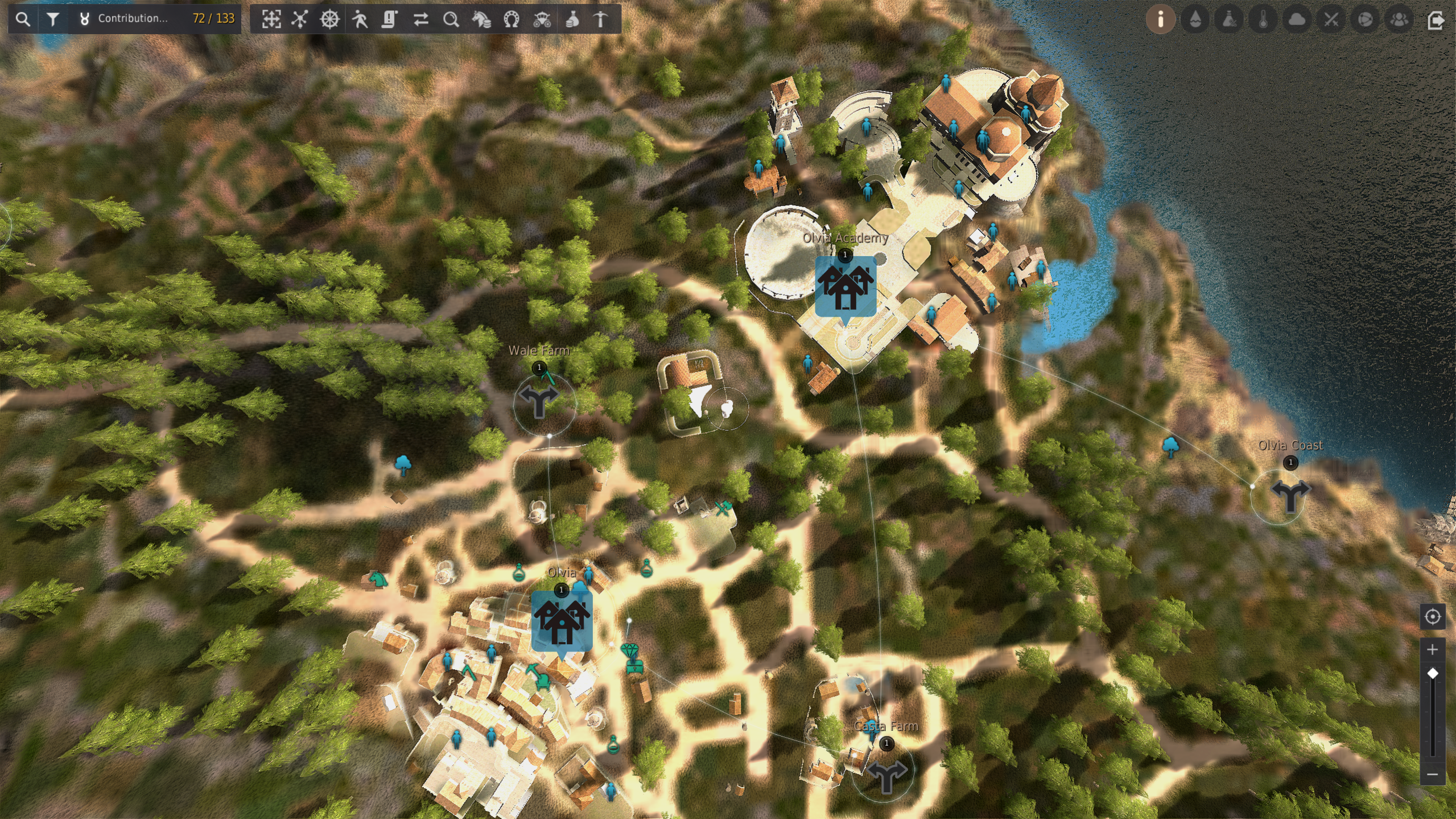1456x819 pixels.
Task: Open the map search magnifier
Action: coord(23,19)
